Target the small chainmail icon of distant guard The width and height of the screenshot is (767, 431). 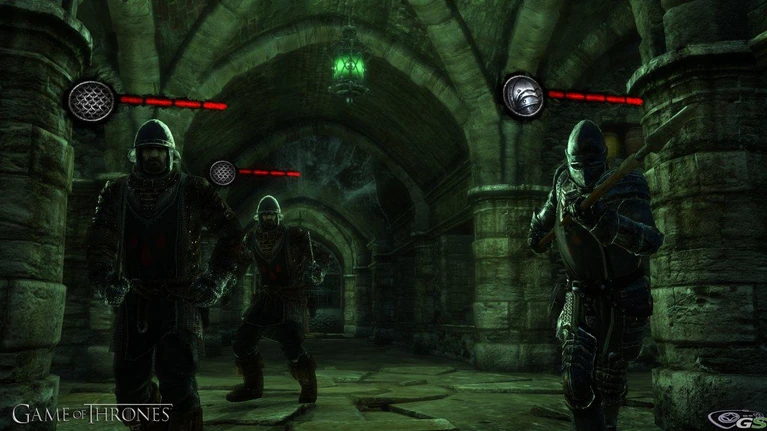(x=222, y=172)
